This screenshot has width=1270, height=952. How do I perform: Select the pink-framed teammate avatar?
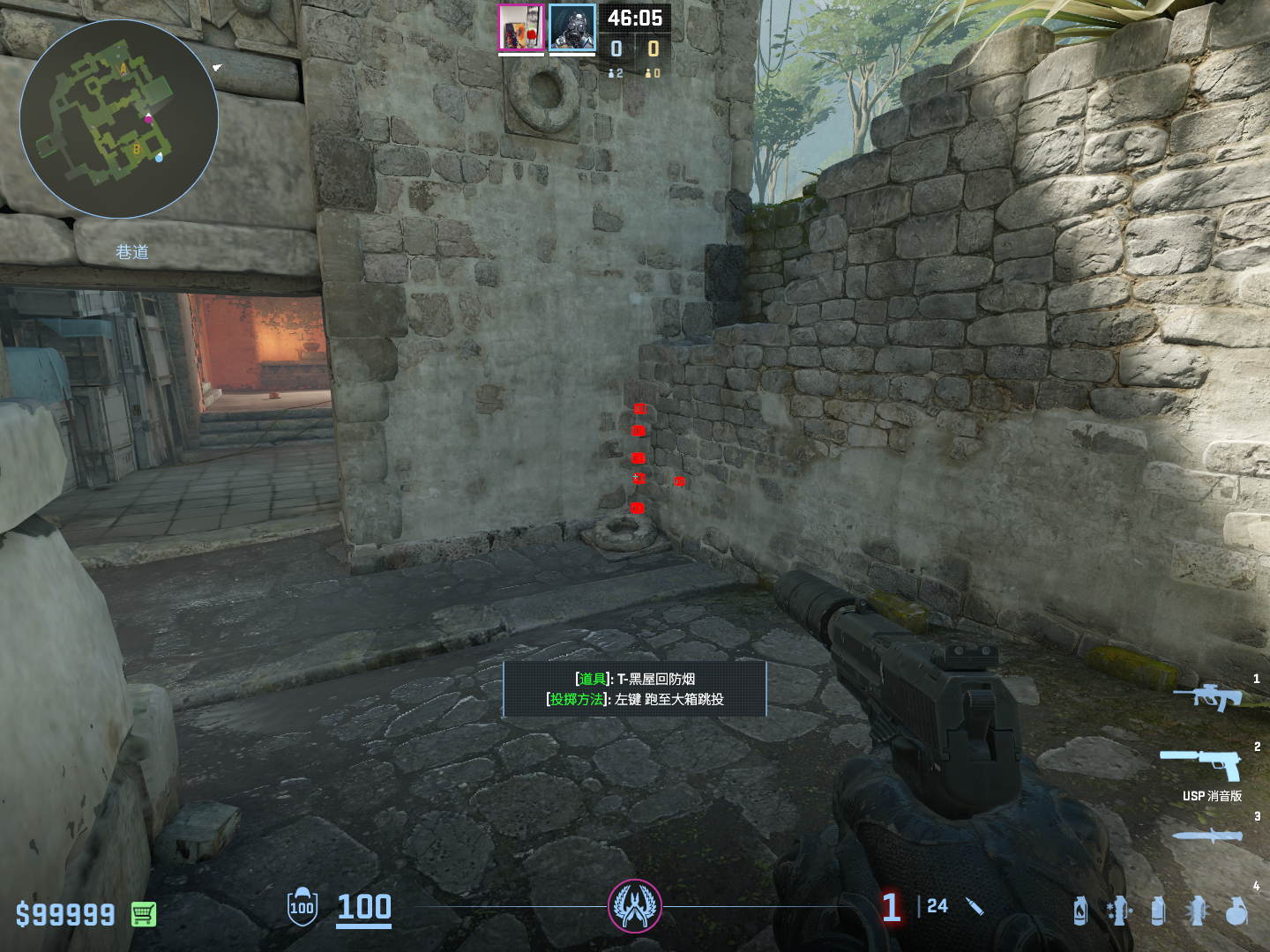[521, 27]
